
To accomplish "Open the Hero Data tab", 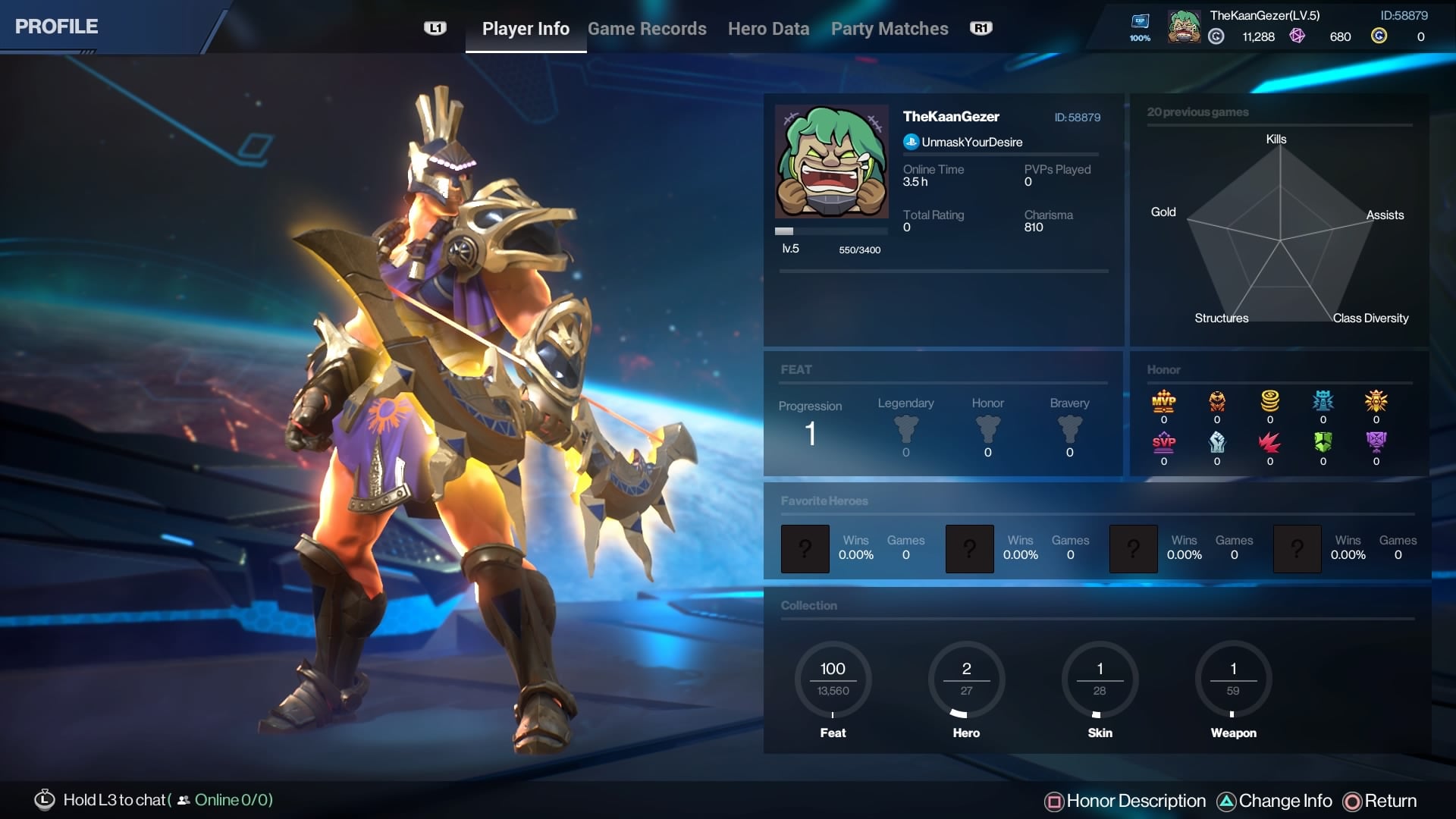I will tap(768, 29).
